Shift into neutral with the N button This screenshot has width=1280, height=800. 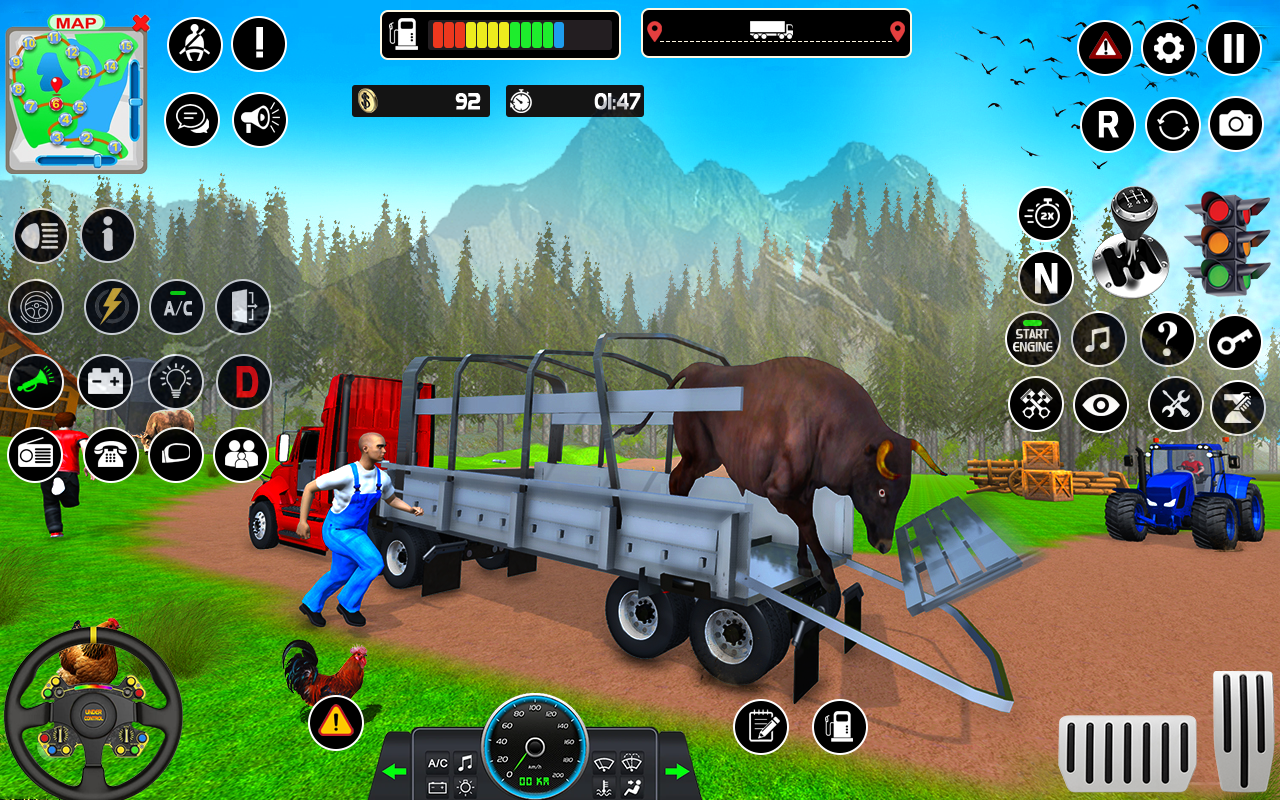(1046, 278)
